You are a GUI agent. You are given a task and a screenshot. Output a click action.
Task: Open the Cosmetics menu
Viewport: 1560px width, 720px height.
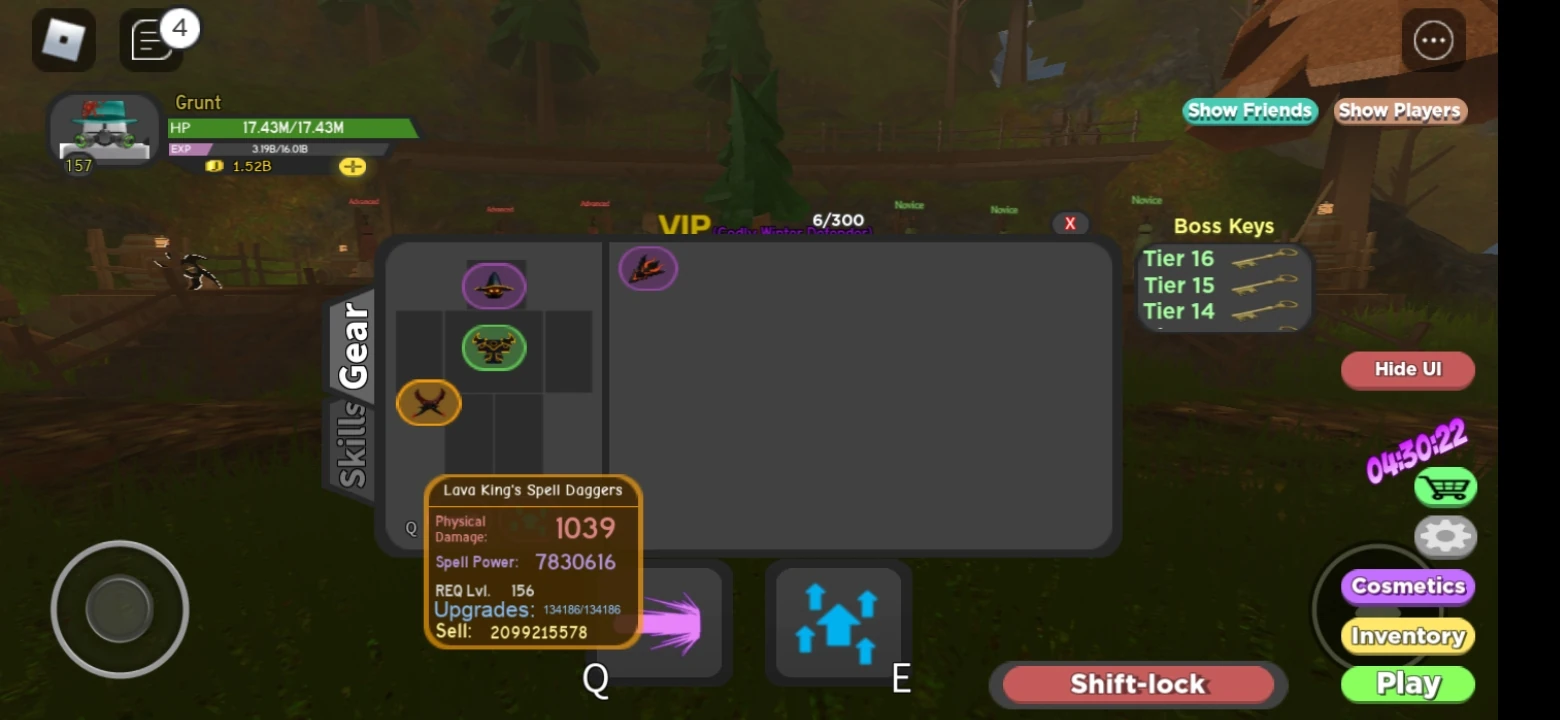(1407, 586)
